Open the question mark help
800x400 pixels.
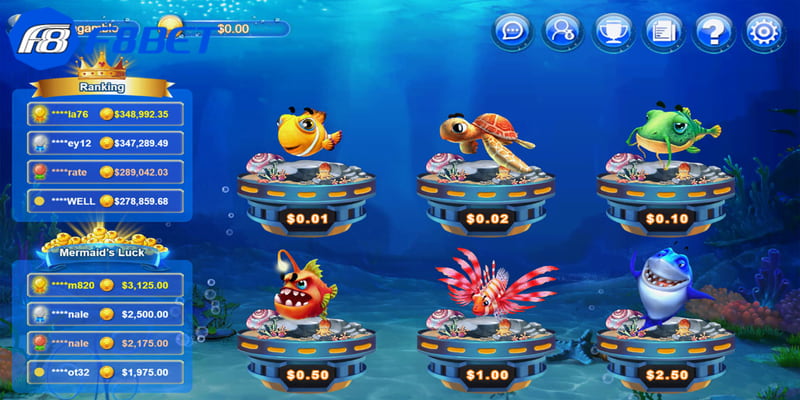click(x=715, y=30)
